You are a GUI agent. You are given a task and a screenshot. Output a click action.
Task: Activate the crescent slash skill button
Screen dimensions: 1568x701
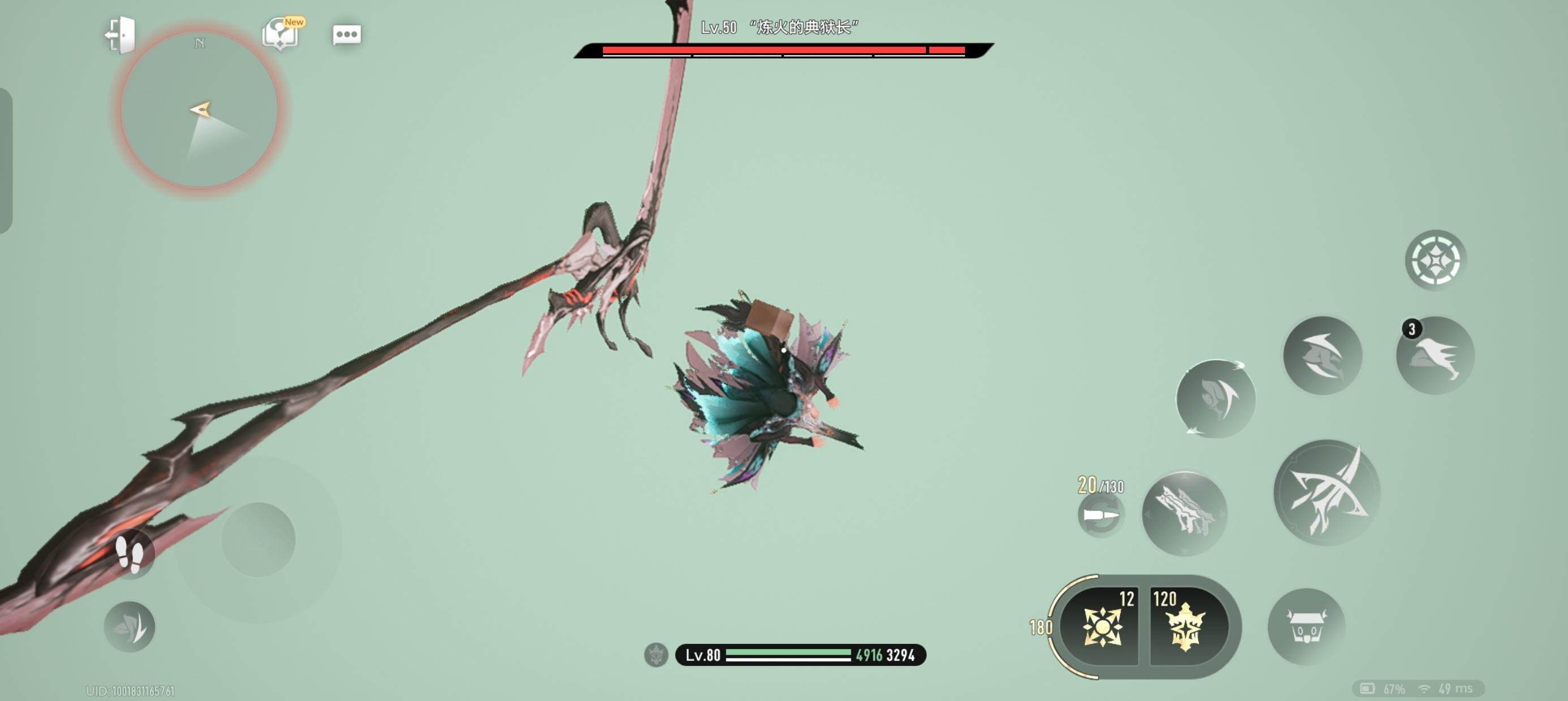click(1322, 356)
